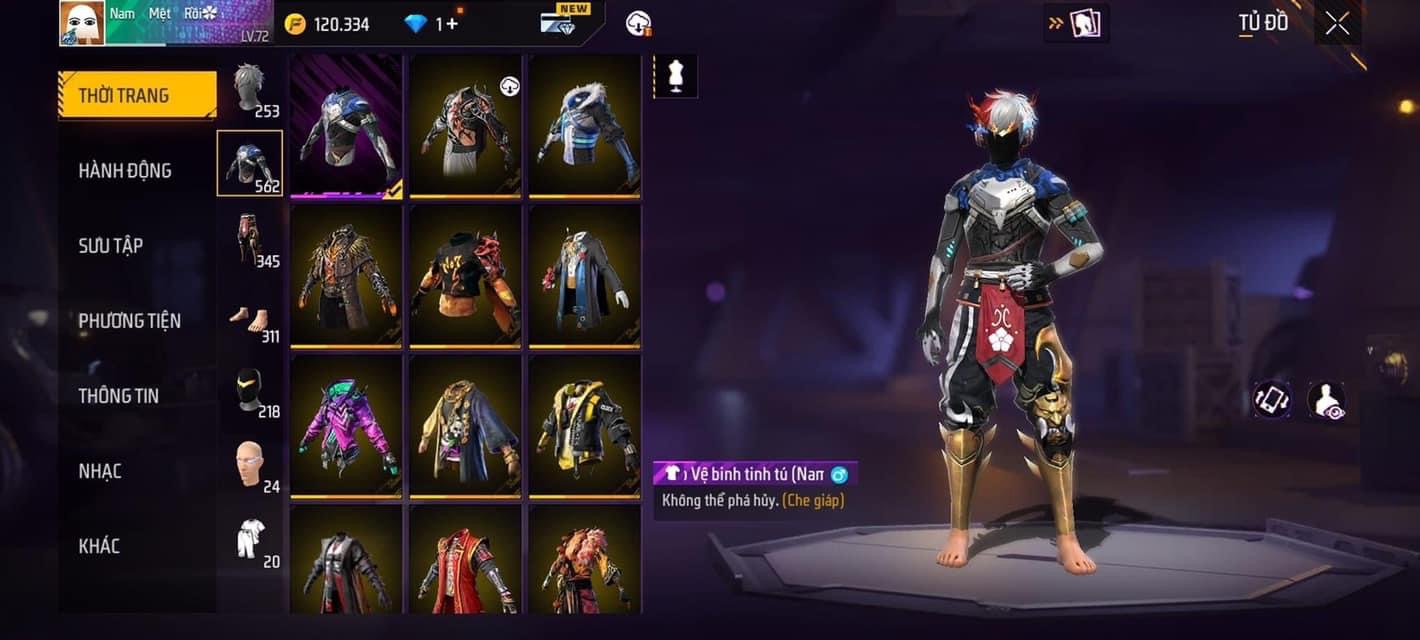Image resolution: width=1420 pixels, height=640 pixels.
Task: Select the PHƯƠNG TIỆN tab
Action: (x=130, y=321)
